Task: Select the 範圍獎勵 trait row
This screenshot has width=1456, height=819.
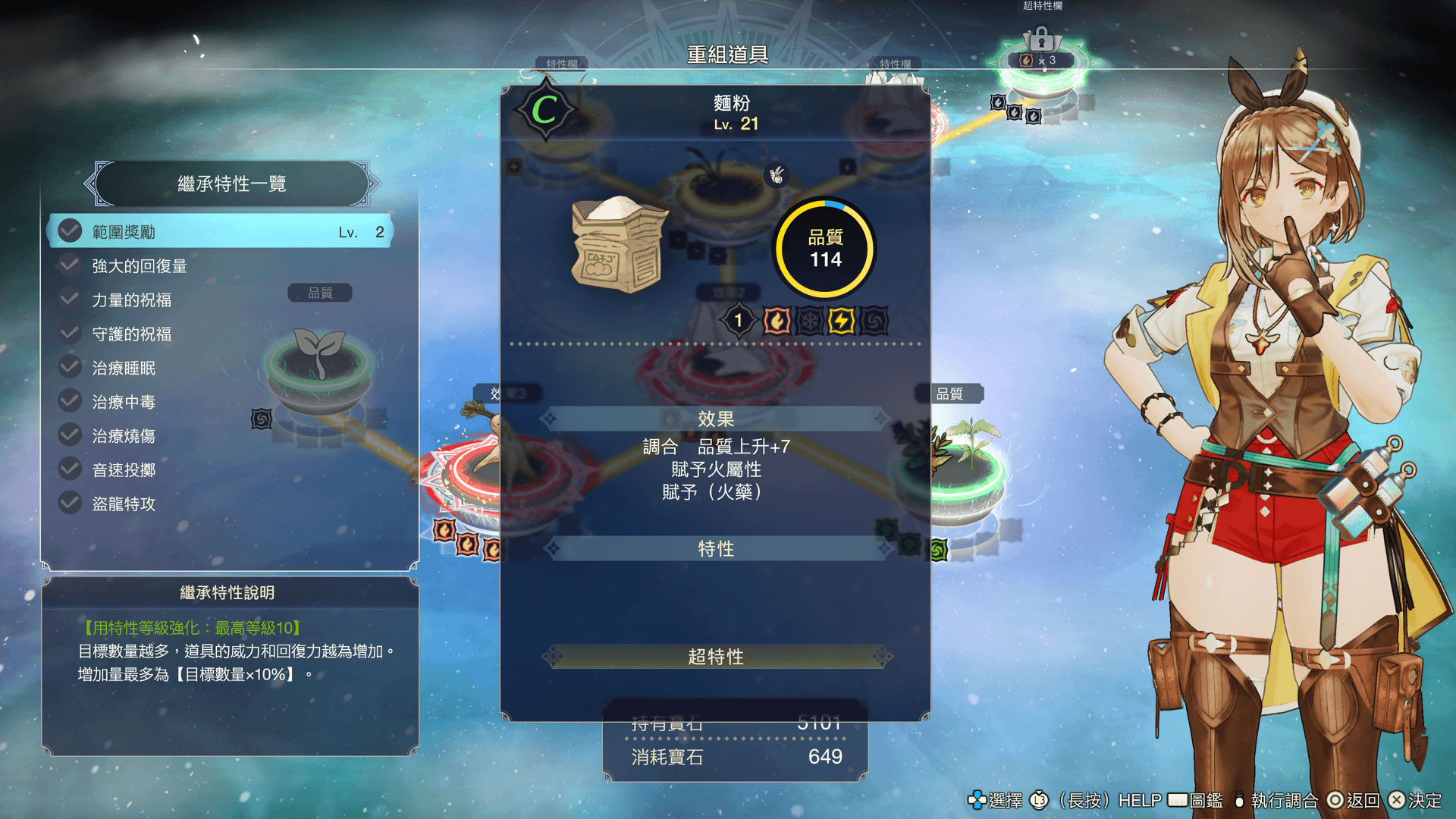Action: point(220,231)
